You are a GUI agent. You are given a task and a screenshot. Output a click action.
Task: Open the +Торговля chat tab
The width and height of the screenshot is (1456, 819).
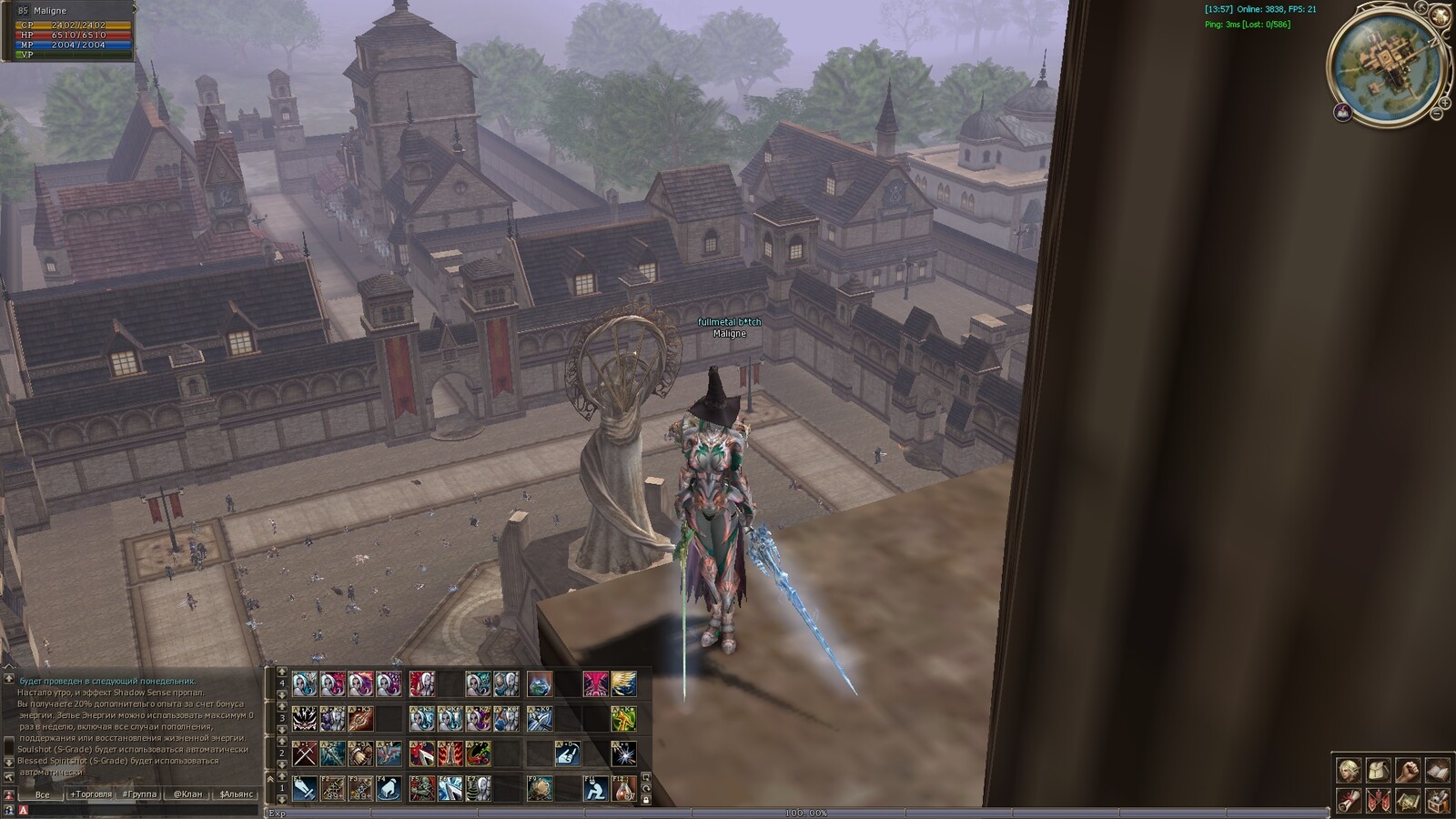pyautogui.click(x=91, y=794)
